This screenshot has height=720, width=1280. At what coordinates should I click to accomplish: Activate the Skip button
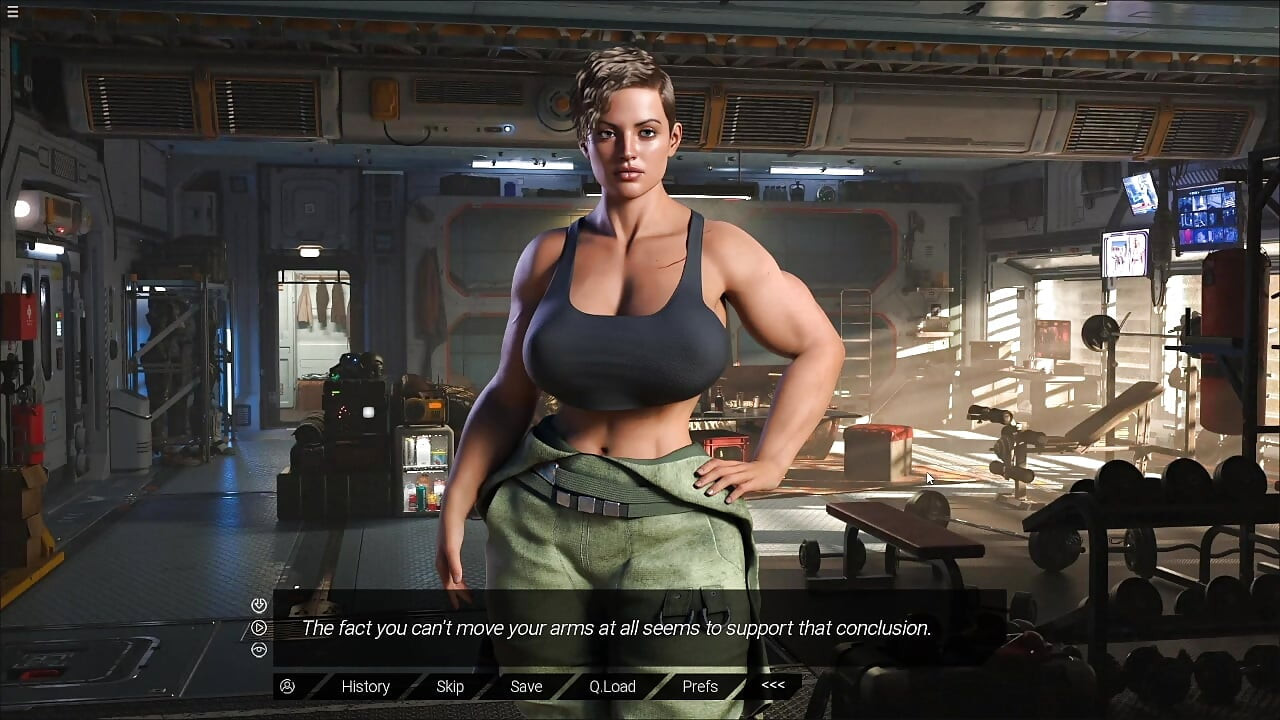tap(450, 686)
